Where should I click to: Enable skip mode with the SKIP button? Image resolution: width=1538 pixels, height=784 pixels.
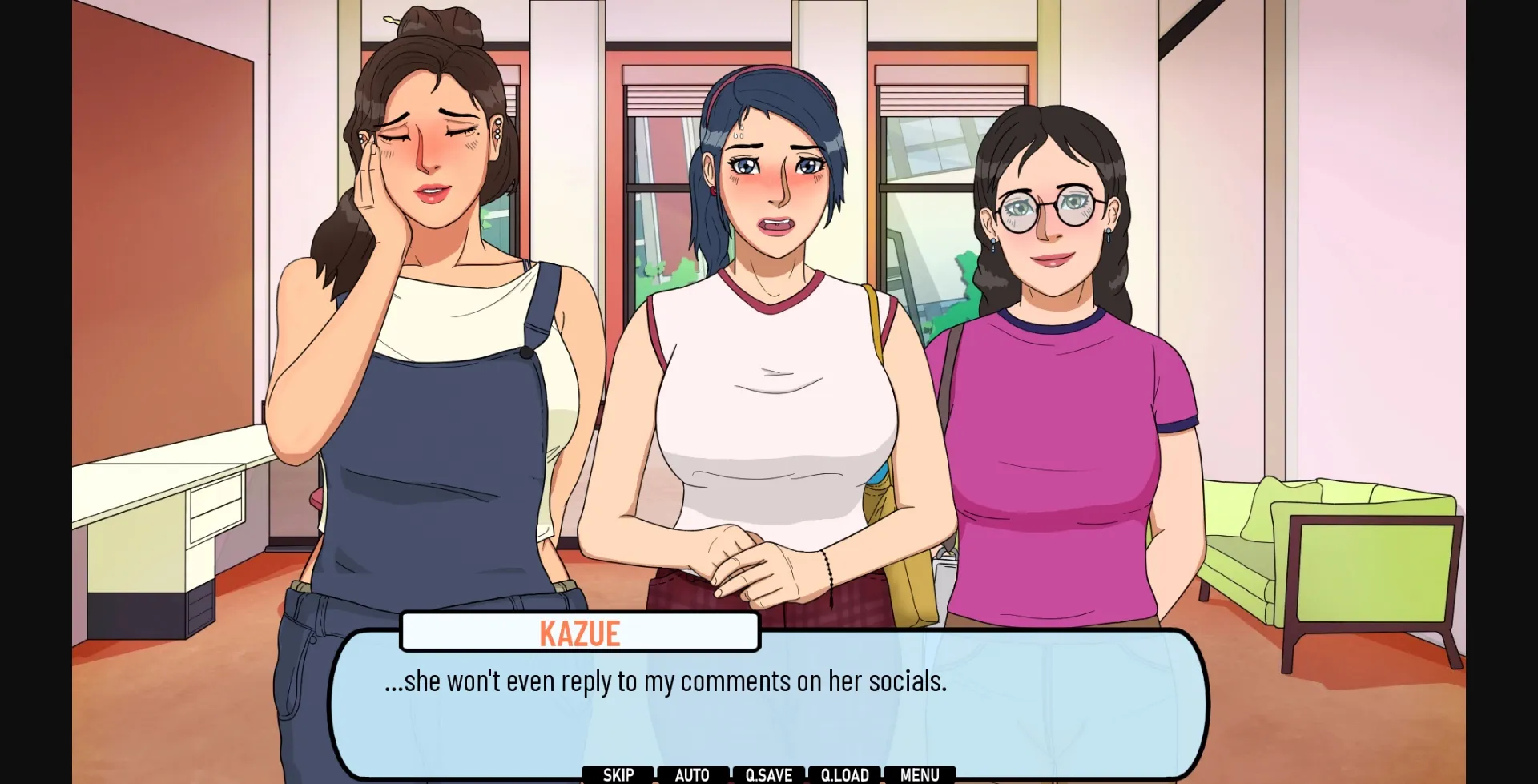[x=618, y=774]
